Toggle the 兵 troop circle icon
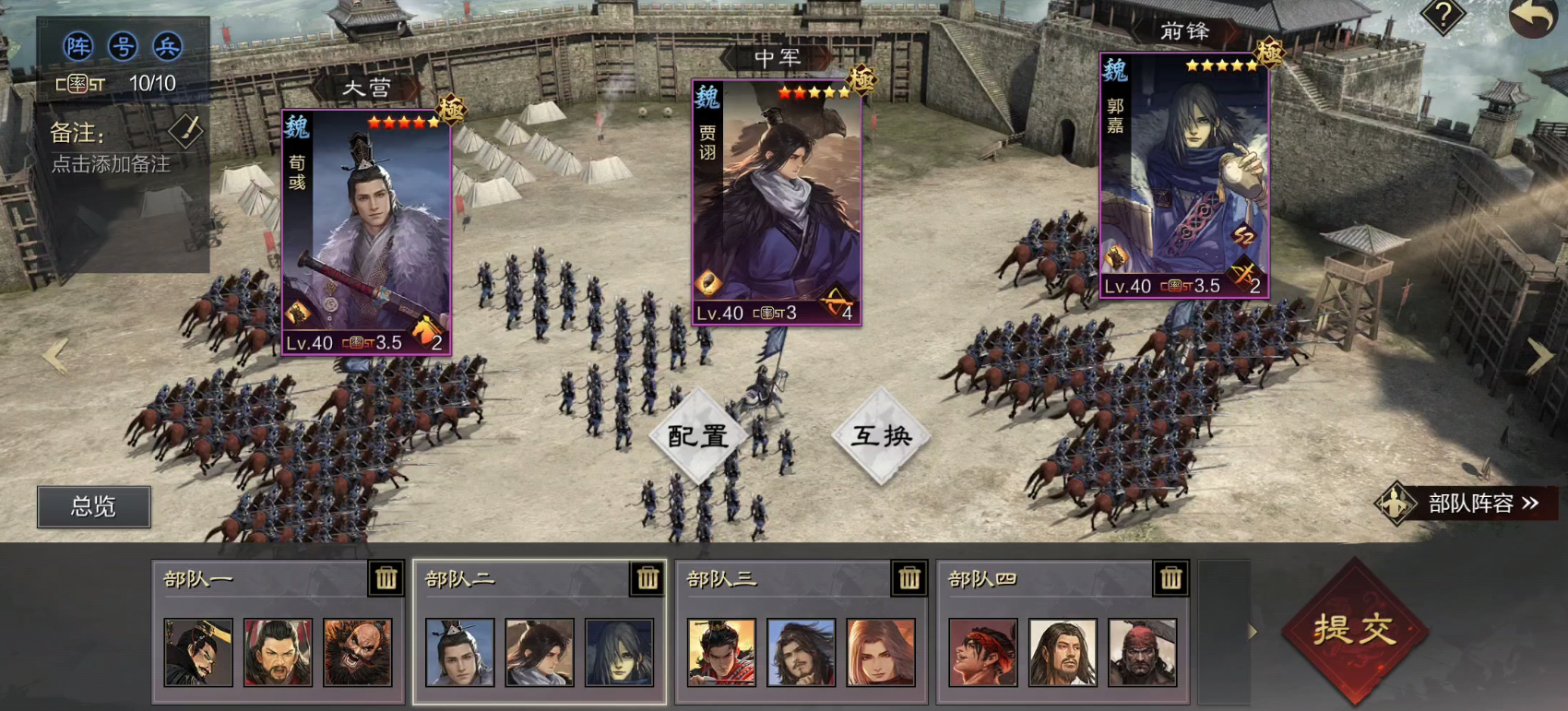The width and height of the screenshot is (1568, 711). (x=167, y=46)
